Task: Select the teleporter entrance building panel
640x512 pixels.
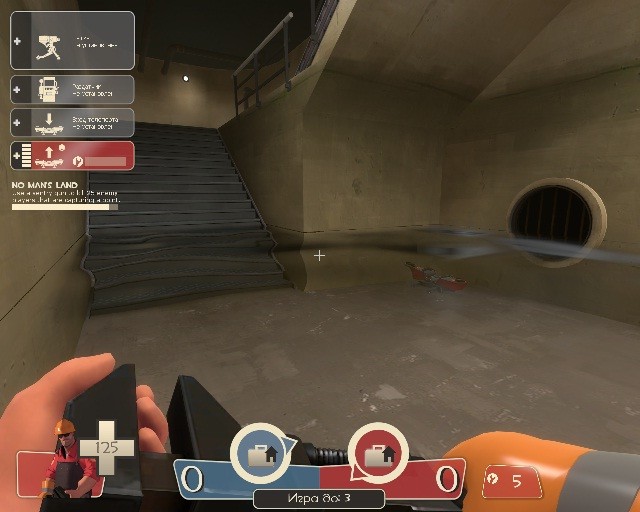Action: click(72, 122)
